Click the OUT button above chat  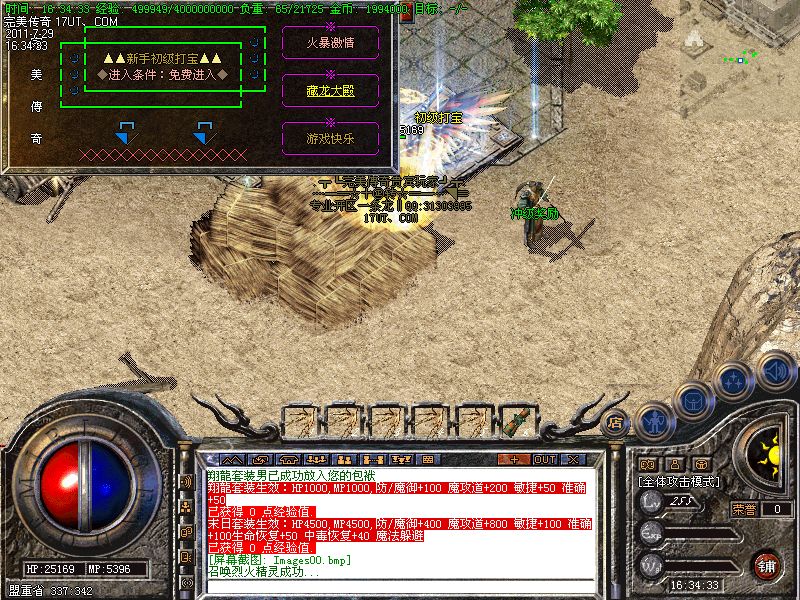click(x=544, y=460)
